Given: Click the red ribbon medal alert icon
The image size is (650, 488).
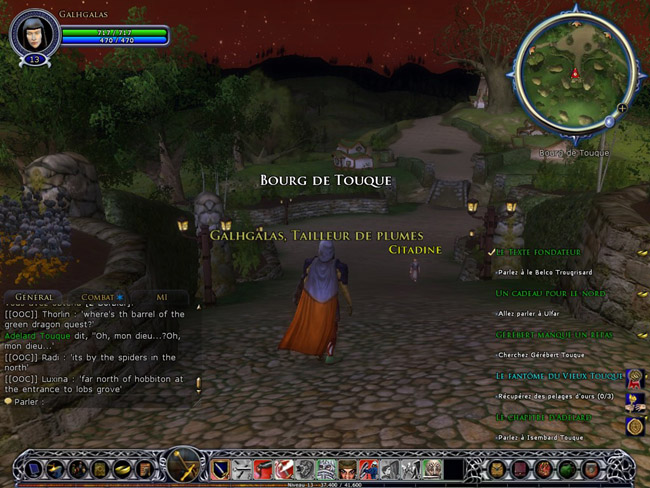Looking at the screenshot, I should point(635,377).
